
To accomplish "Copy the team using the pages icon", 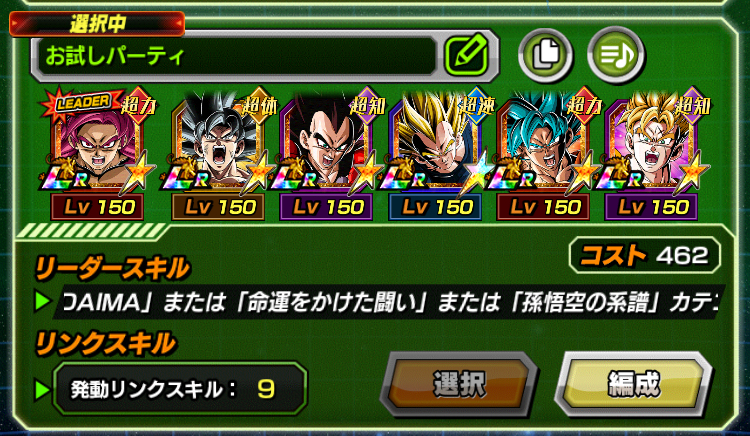I will (x=542, y=53).
